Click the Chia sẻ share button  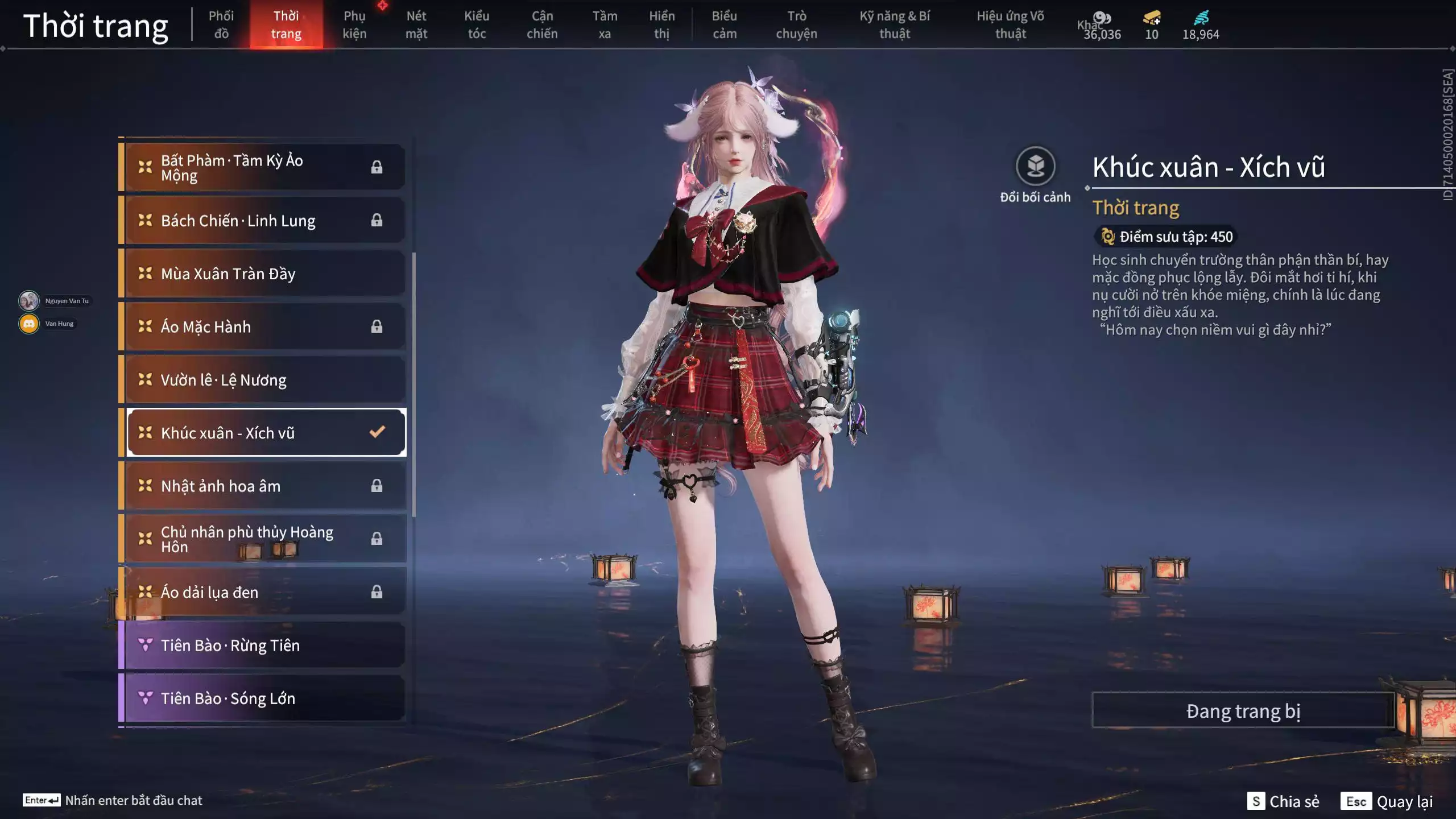(x=1283, y=801)
